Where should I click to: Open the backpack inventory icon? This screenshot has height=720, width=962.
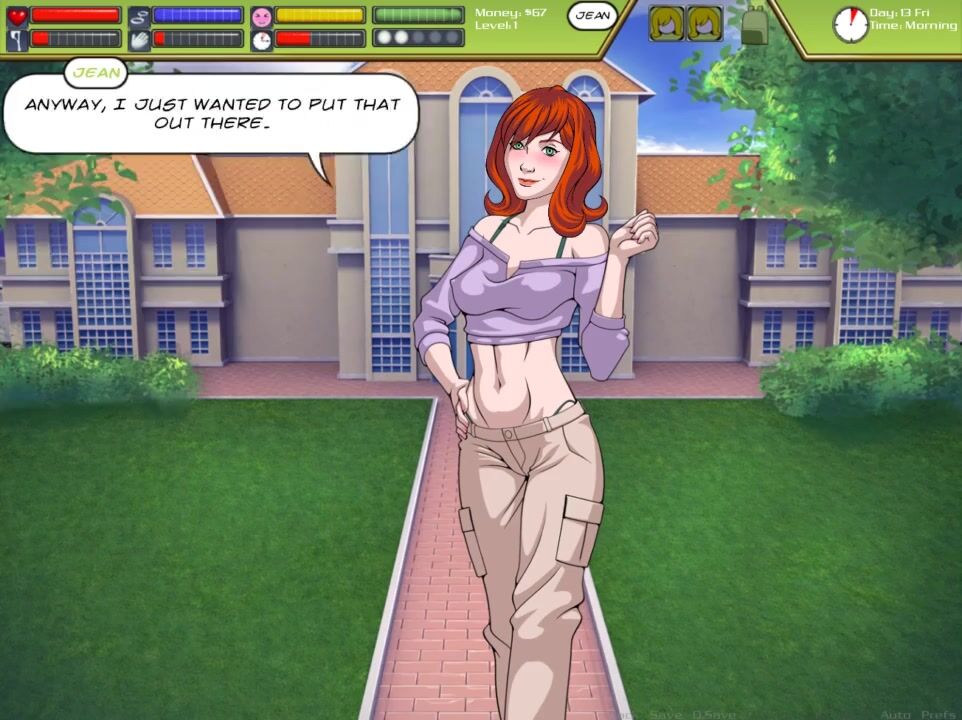tap(753, 24)
